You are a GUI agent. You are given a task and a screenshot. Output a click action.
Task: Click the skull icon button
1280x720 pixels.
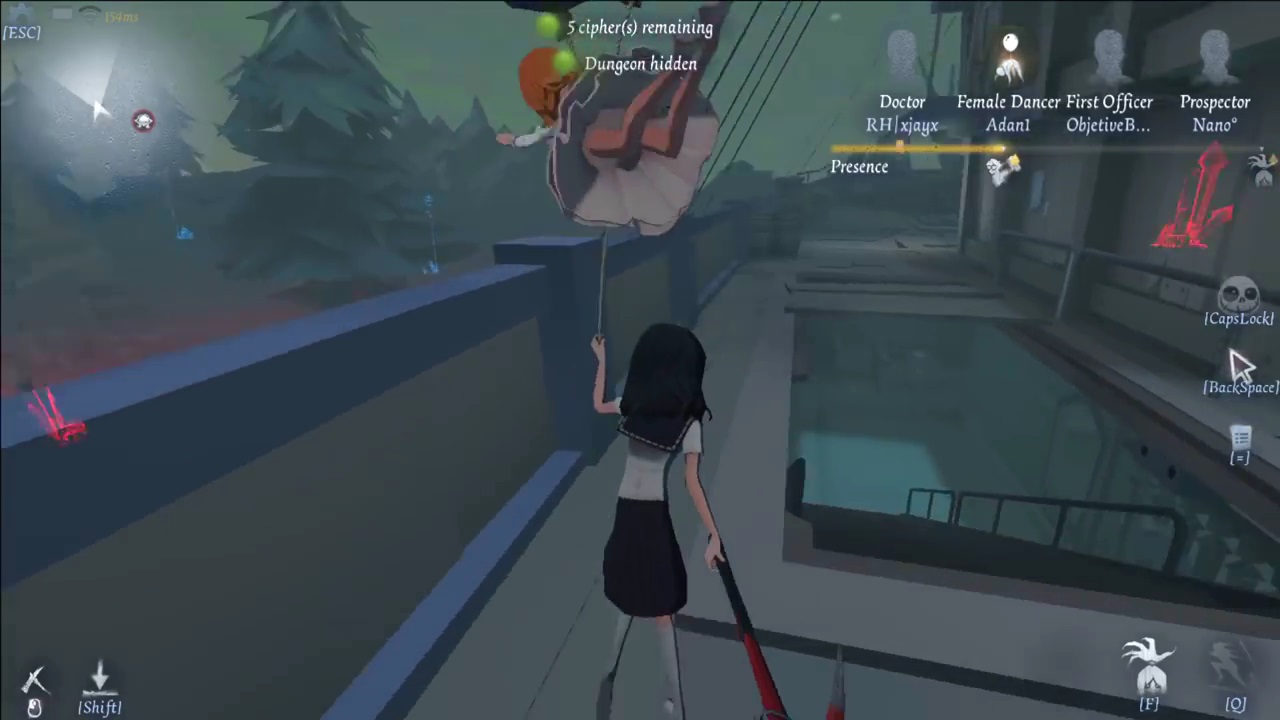(x=1238, y=295)
